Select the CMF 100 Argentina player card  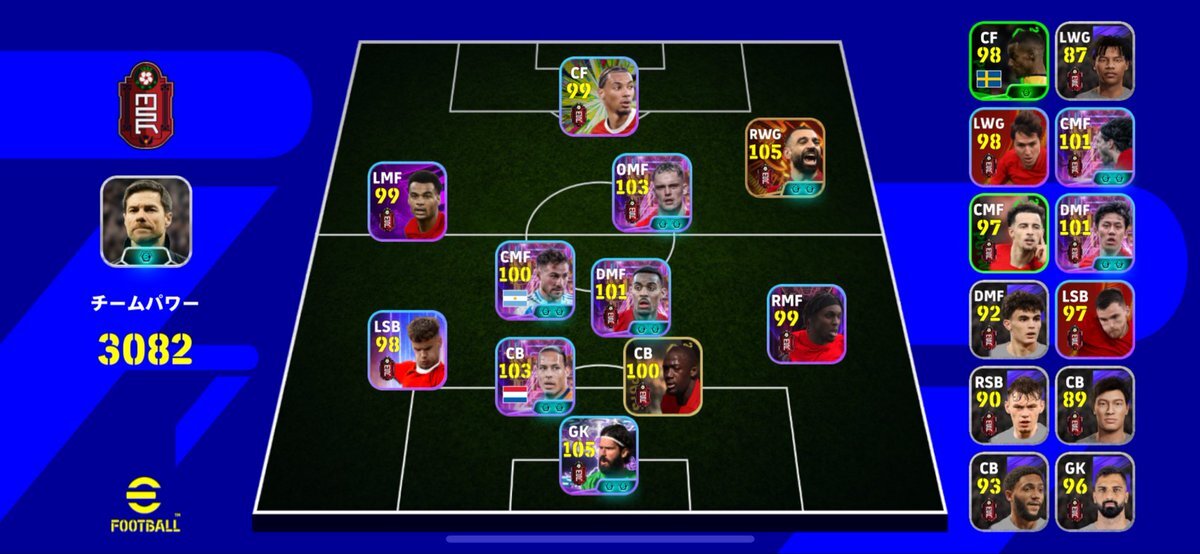pos(536,280)
